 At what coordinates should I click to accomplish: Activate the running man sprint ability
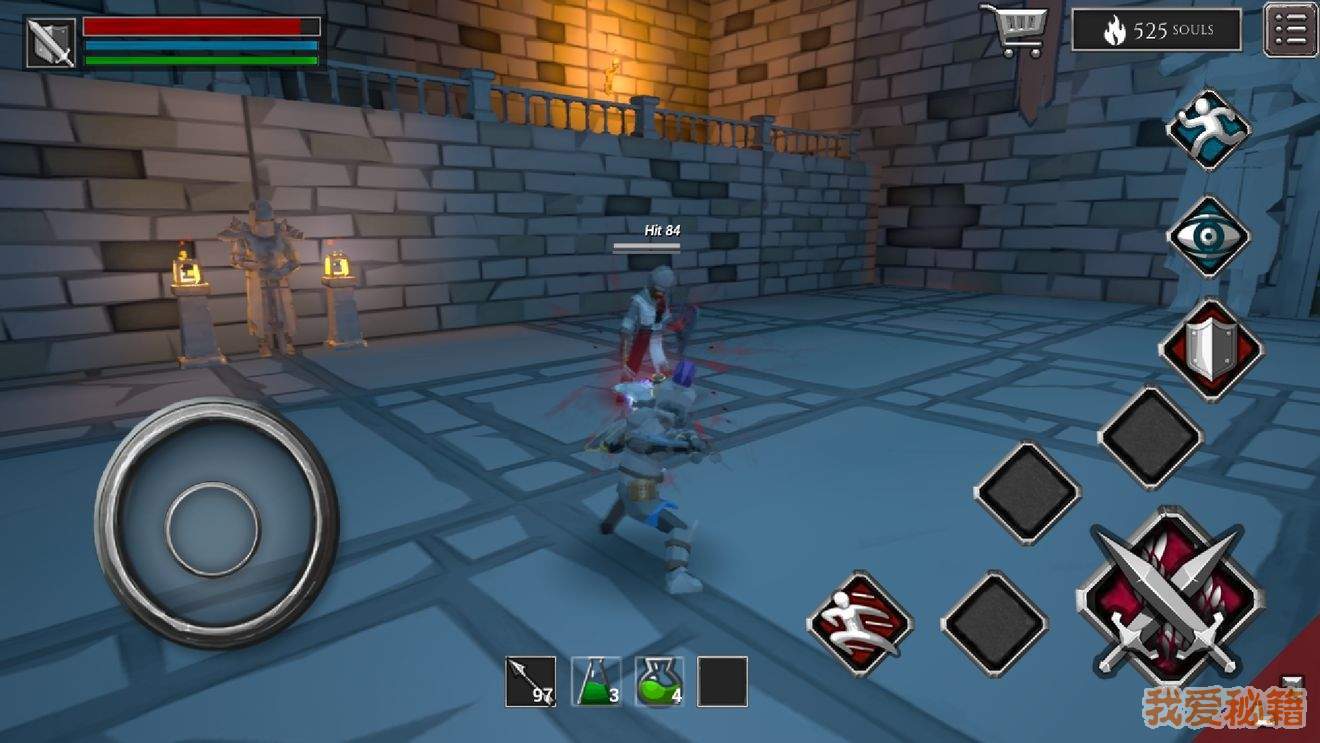tap(1209, 130)
